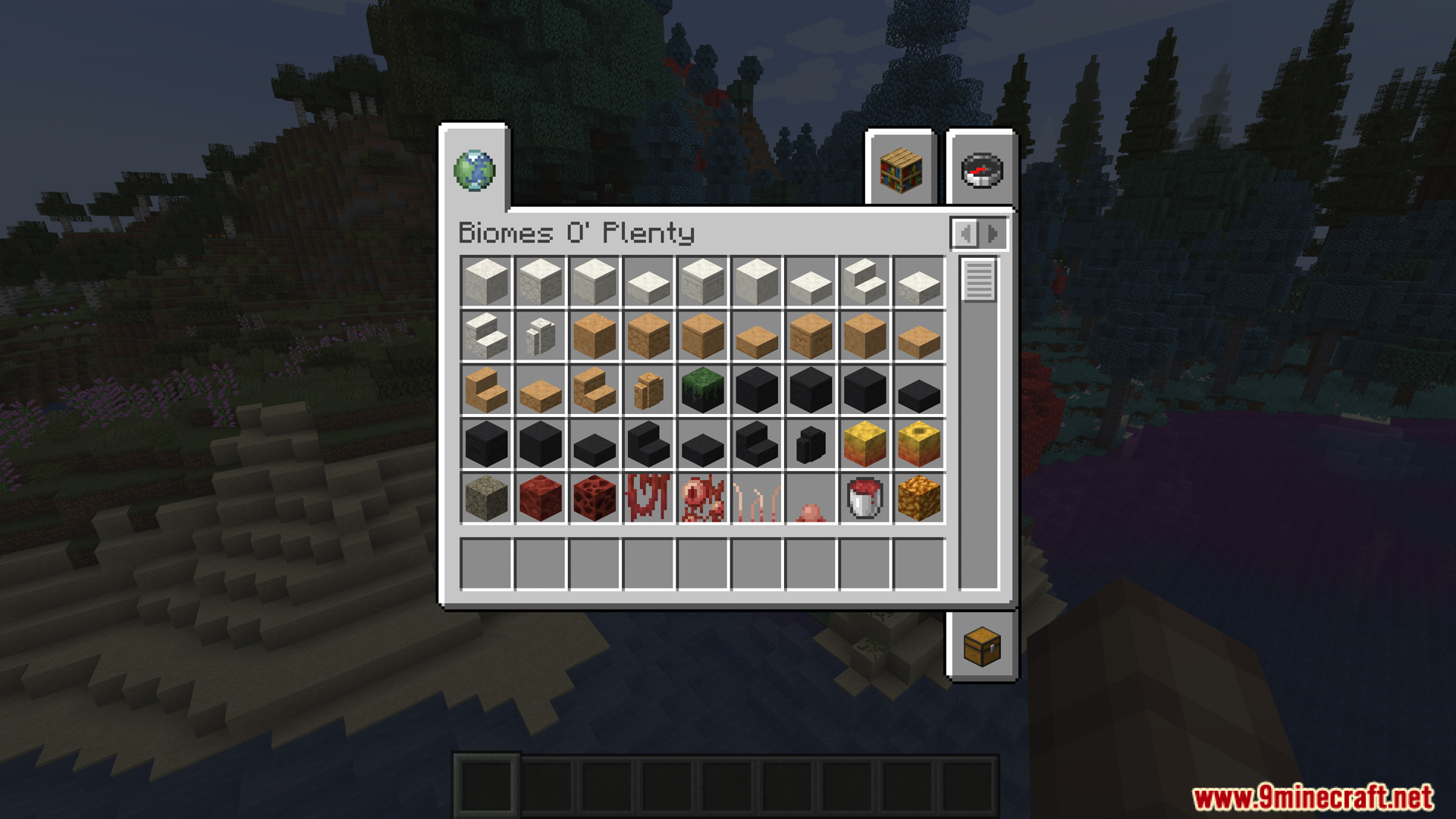
Task: Open the compass search items tab
Action: 982,170
